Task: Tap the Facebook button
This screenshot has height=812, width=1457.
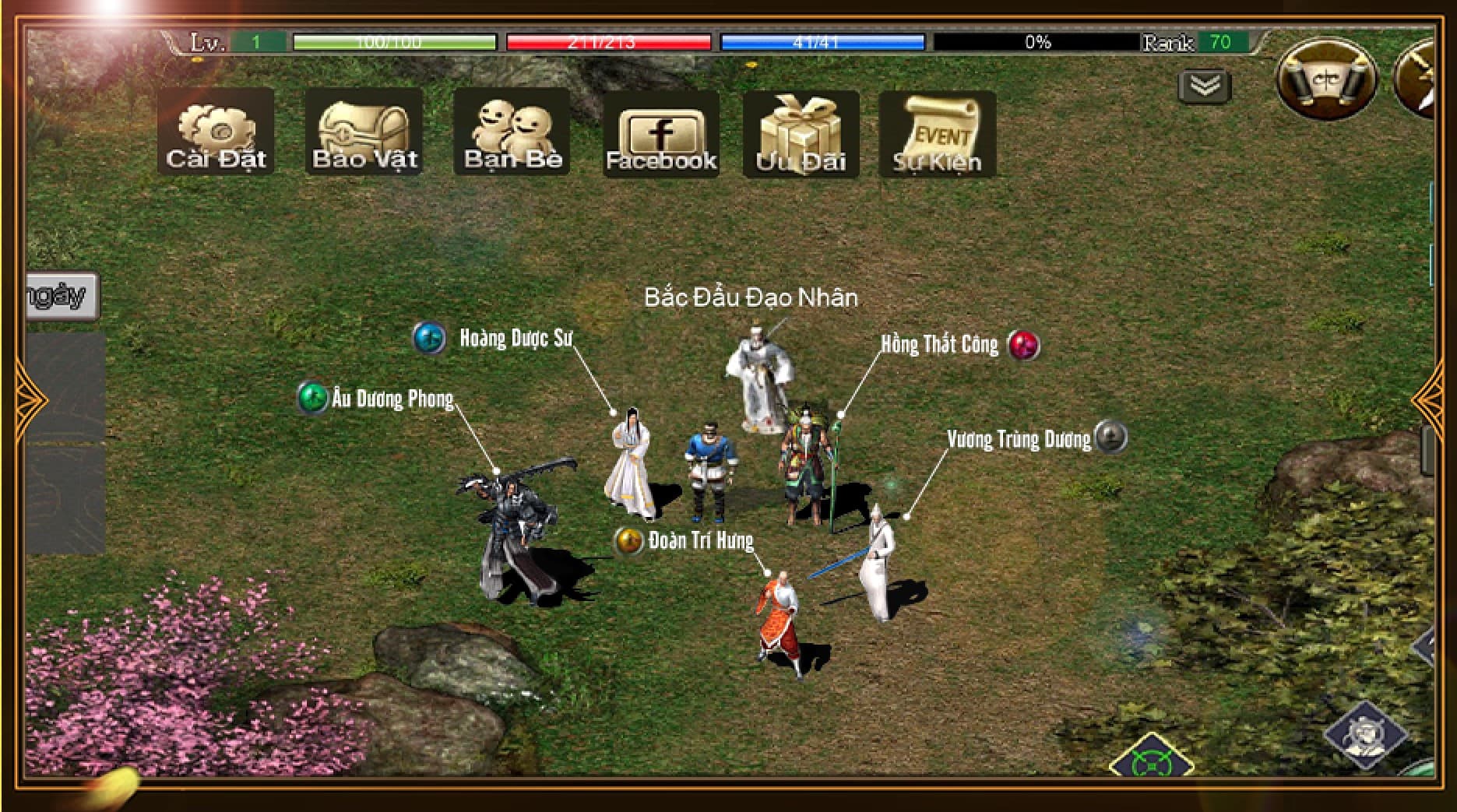Action: coord(660,134)
